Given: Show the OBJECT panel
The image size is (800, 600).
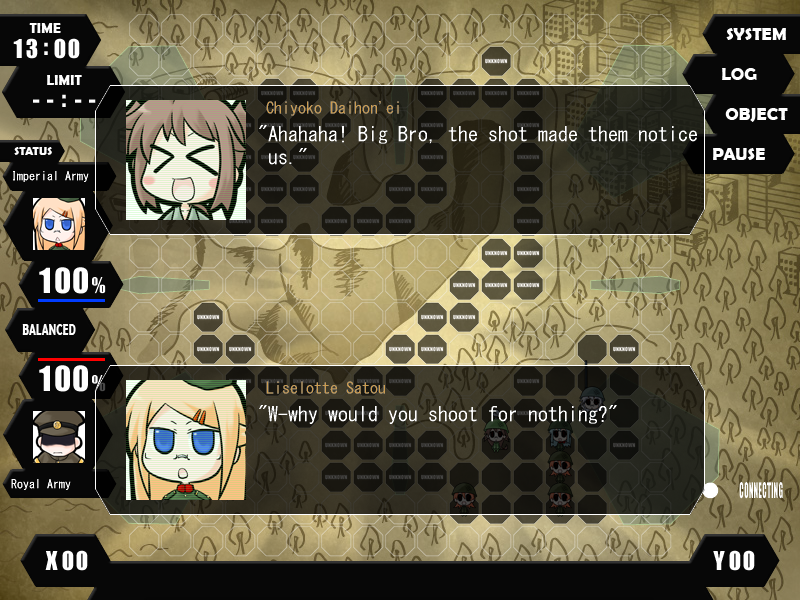Looking at the screenshot, I should pos(755,114).
